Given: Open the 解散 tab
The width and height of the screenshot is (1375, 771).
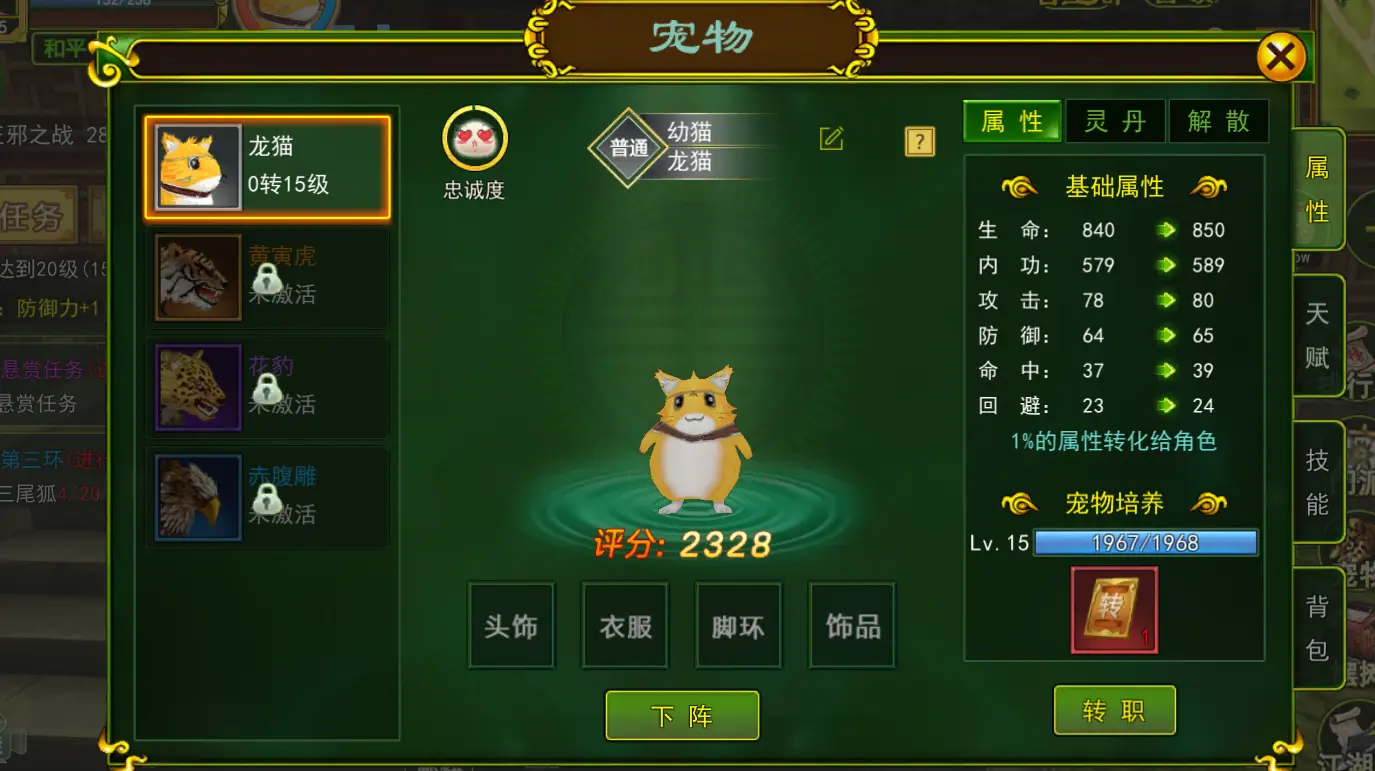Looking at the screenshot, I should [x=1219, y=120].
